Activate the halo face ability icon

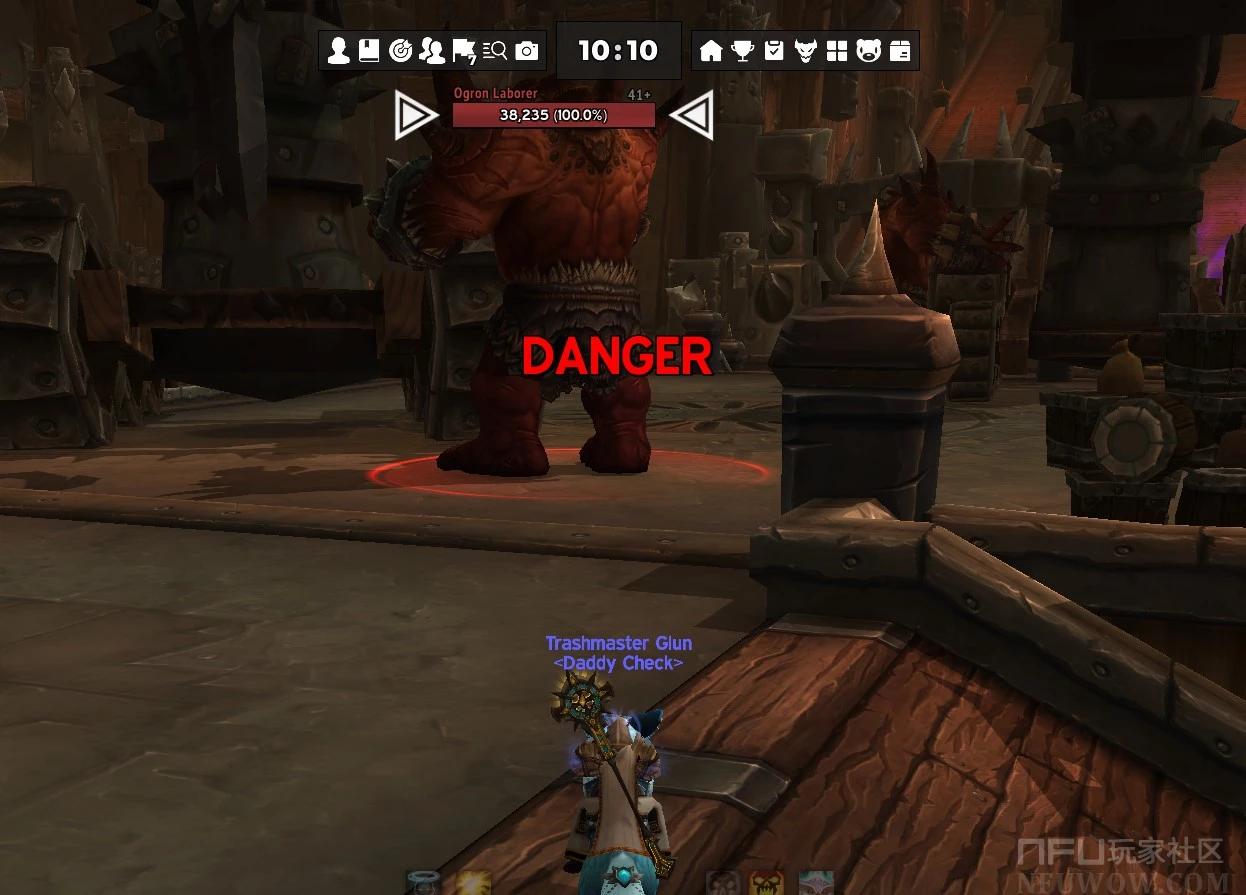point(423,883)
